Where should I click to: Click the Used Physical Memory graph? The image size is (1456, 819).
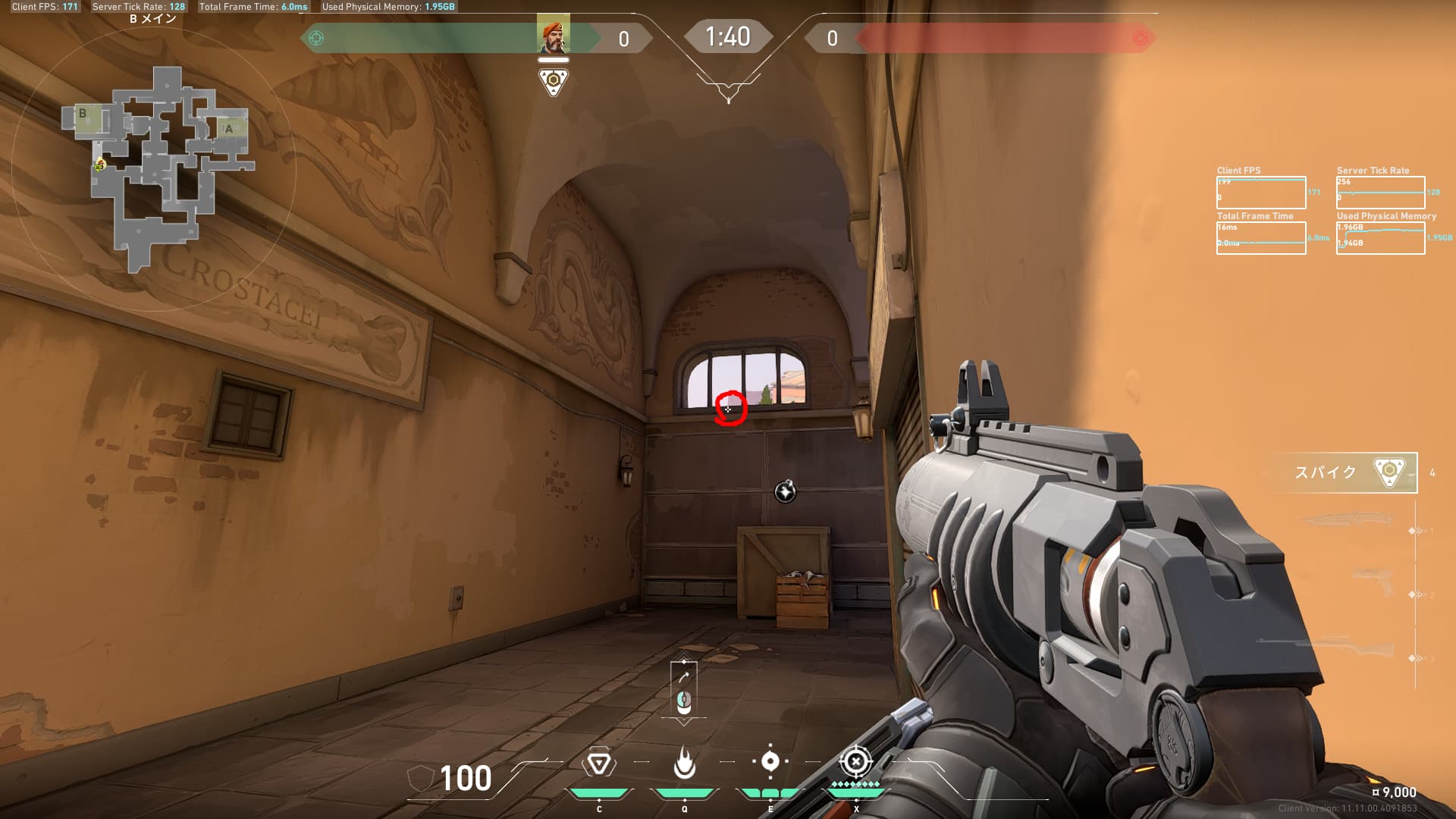tap(1380, 238)
